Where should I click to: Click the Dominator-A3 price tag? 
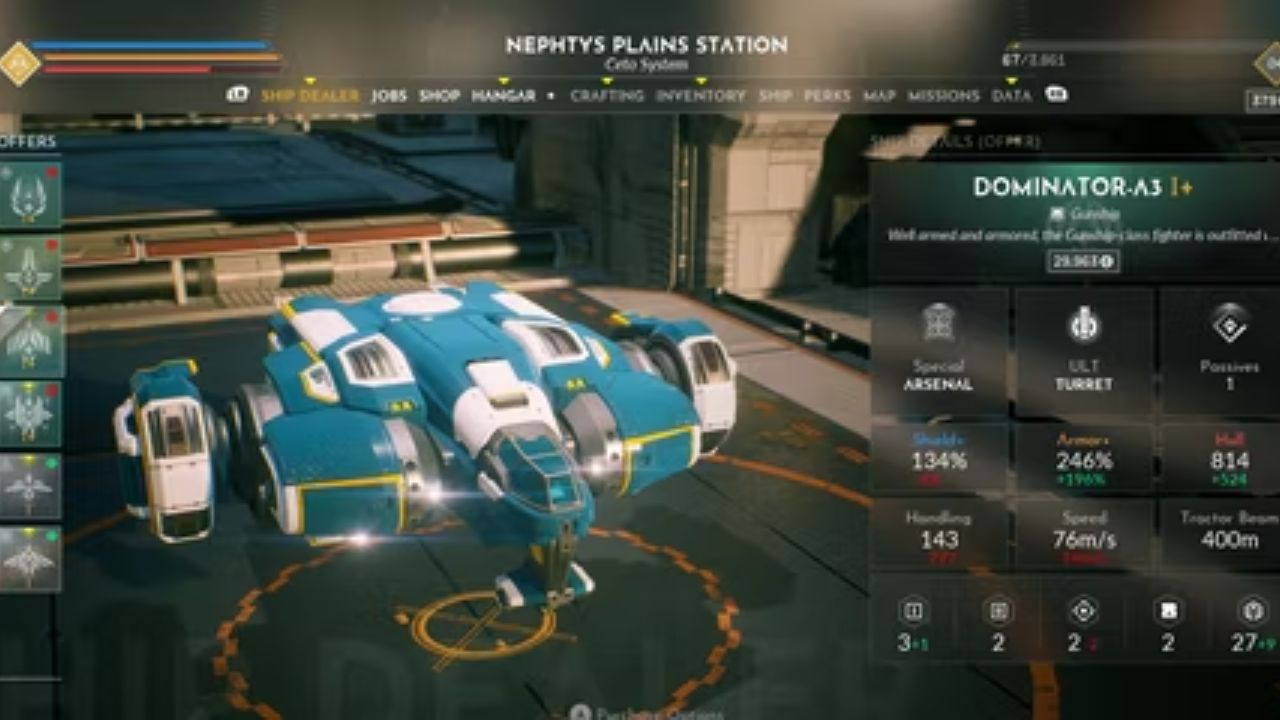(x=1083, y=261)
